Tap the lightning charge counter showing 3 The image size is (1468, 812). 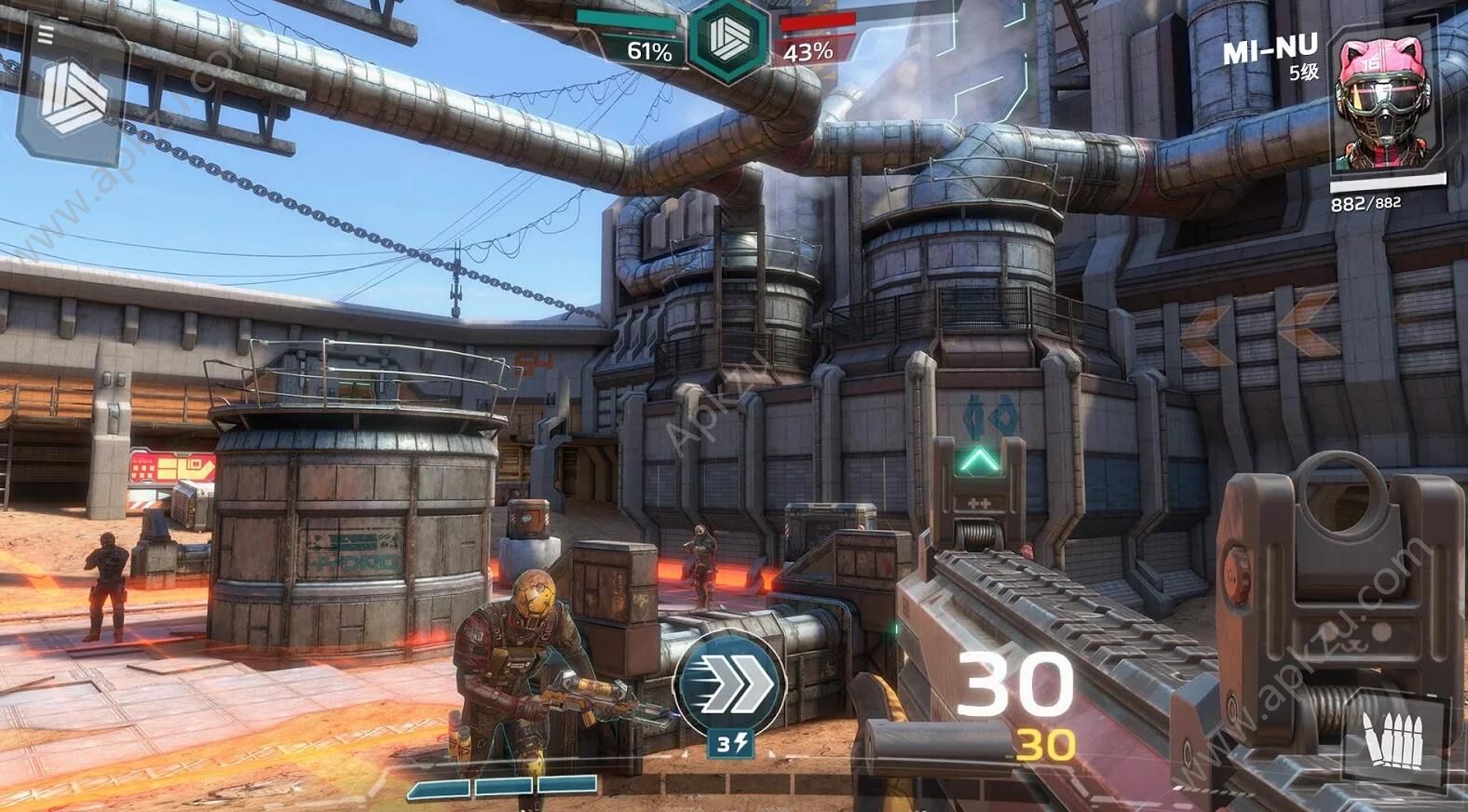[x=732, y=745]
